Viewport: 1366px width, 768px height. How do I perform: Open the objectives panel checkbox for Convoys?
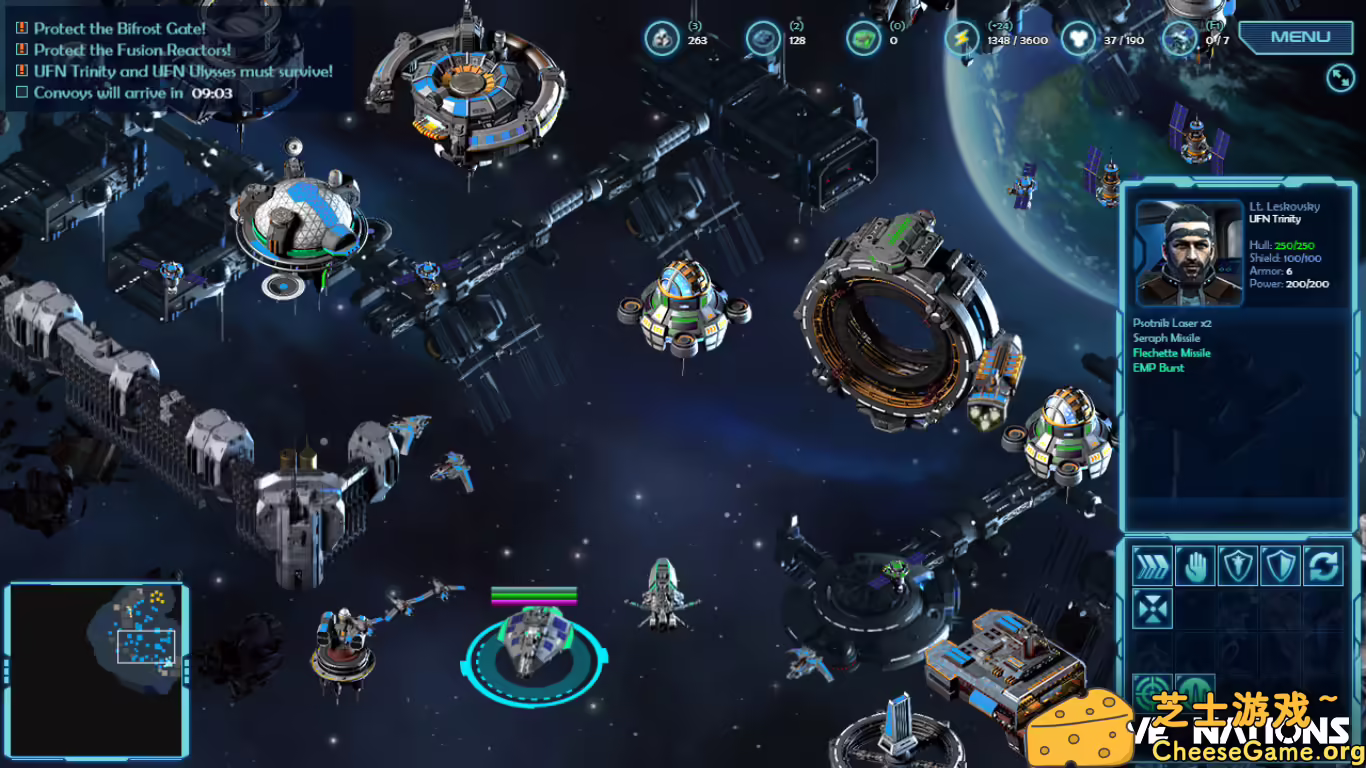point(20,92)
